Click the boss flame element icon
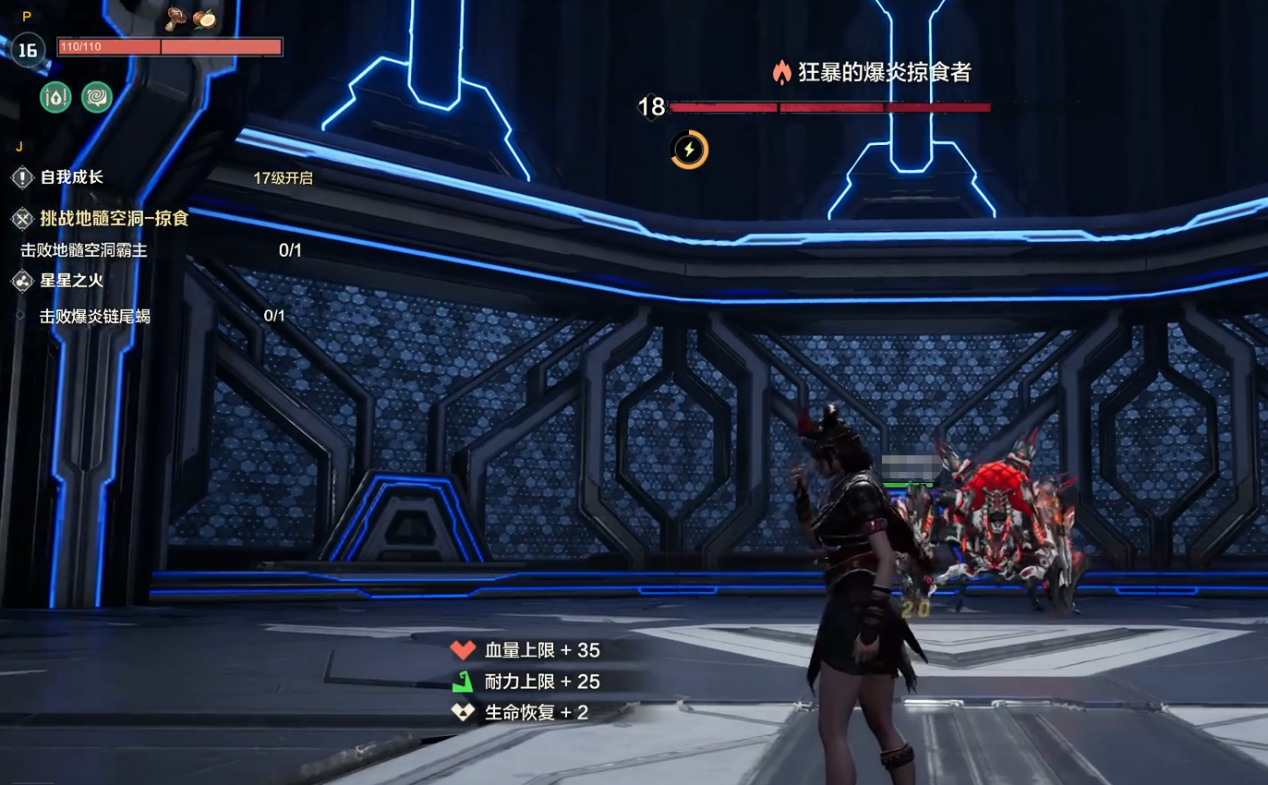Viewport: 1268px width, 785px height. pos(782,72)
